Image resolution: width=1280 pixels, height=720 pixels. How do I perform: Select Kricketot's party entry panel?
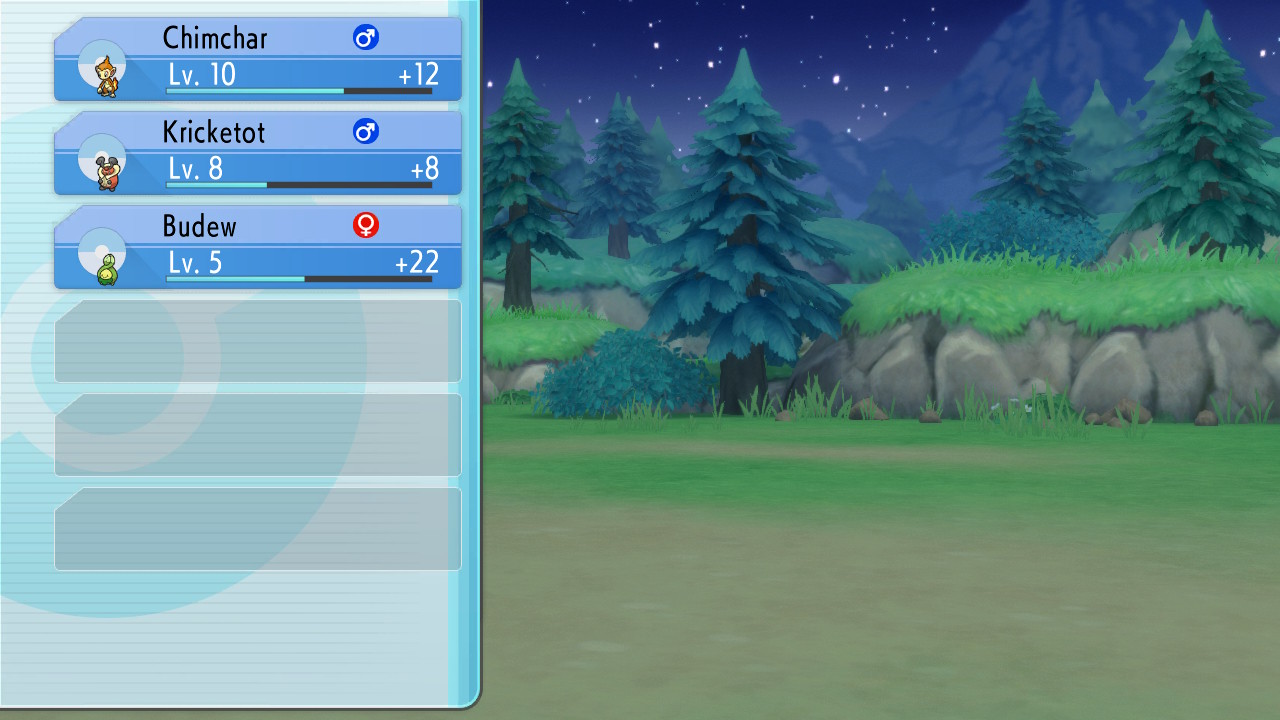[x=258, y=154]
